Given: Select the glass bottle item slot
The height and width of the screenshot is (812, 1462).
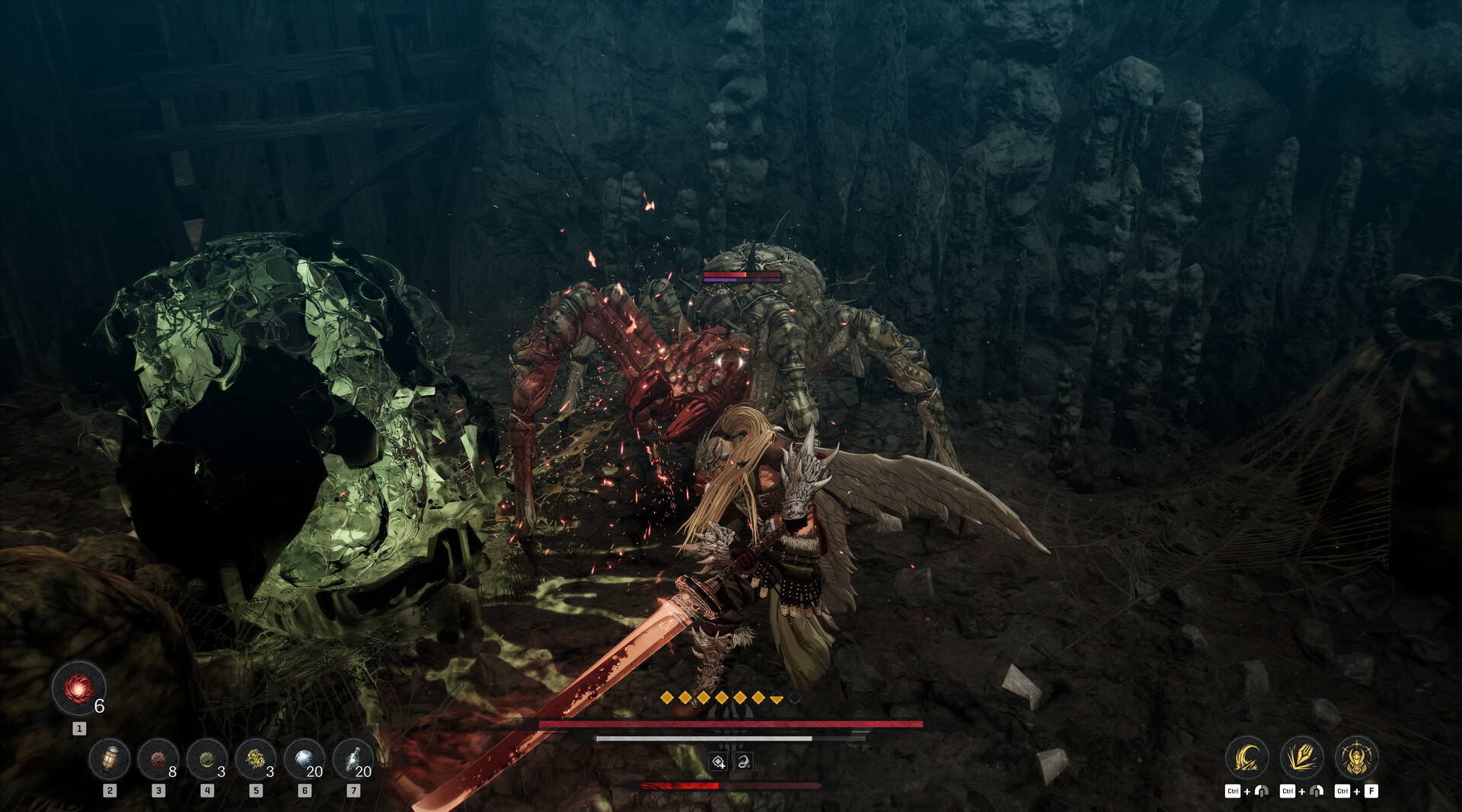Looking at the screenshot, I should pyautogui.click(x=353, y=759).
